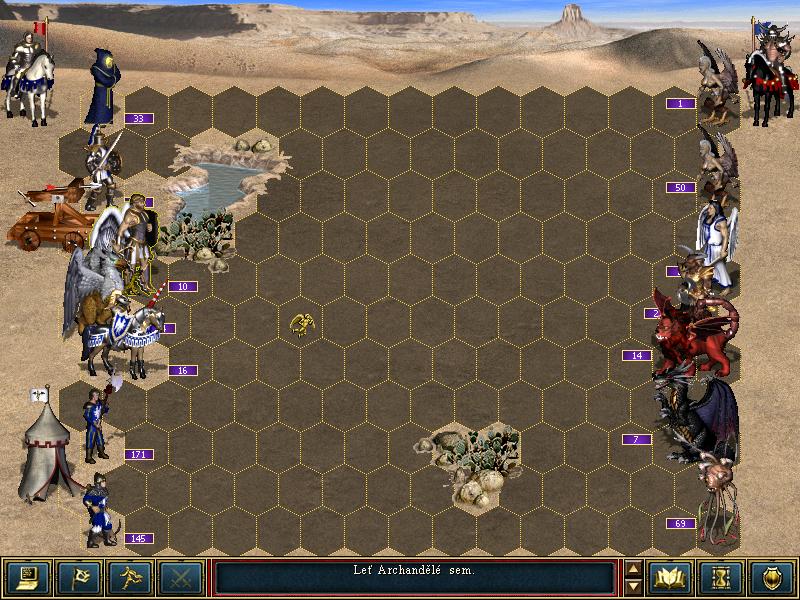Click the surrender flag button
This screenshot has width=800, height=600.
[x=77, y=577]
